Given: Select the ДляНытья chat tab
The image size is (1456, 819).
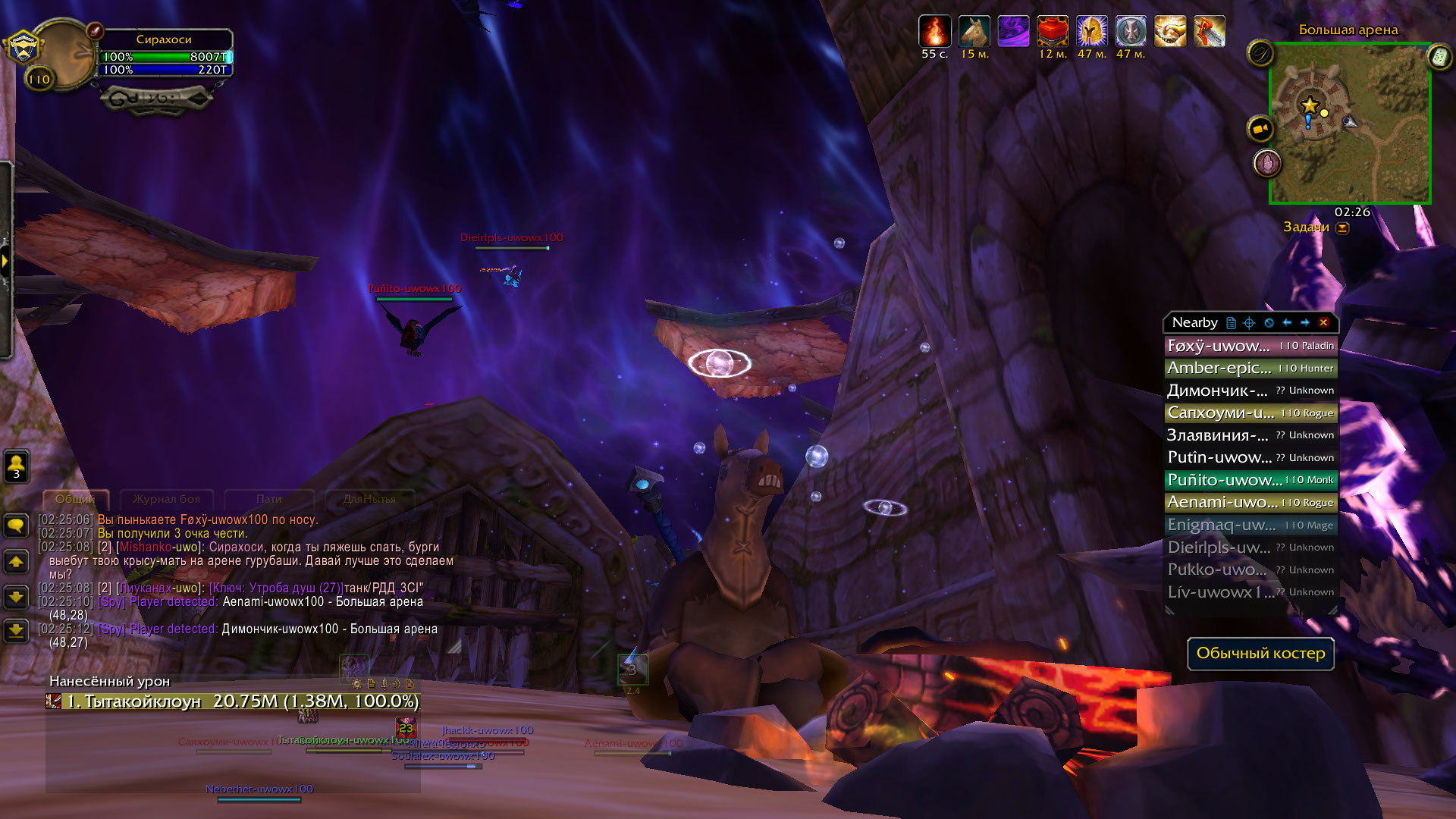Looking at the screenshot, I should (369, 499).
